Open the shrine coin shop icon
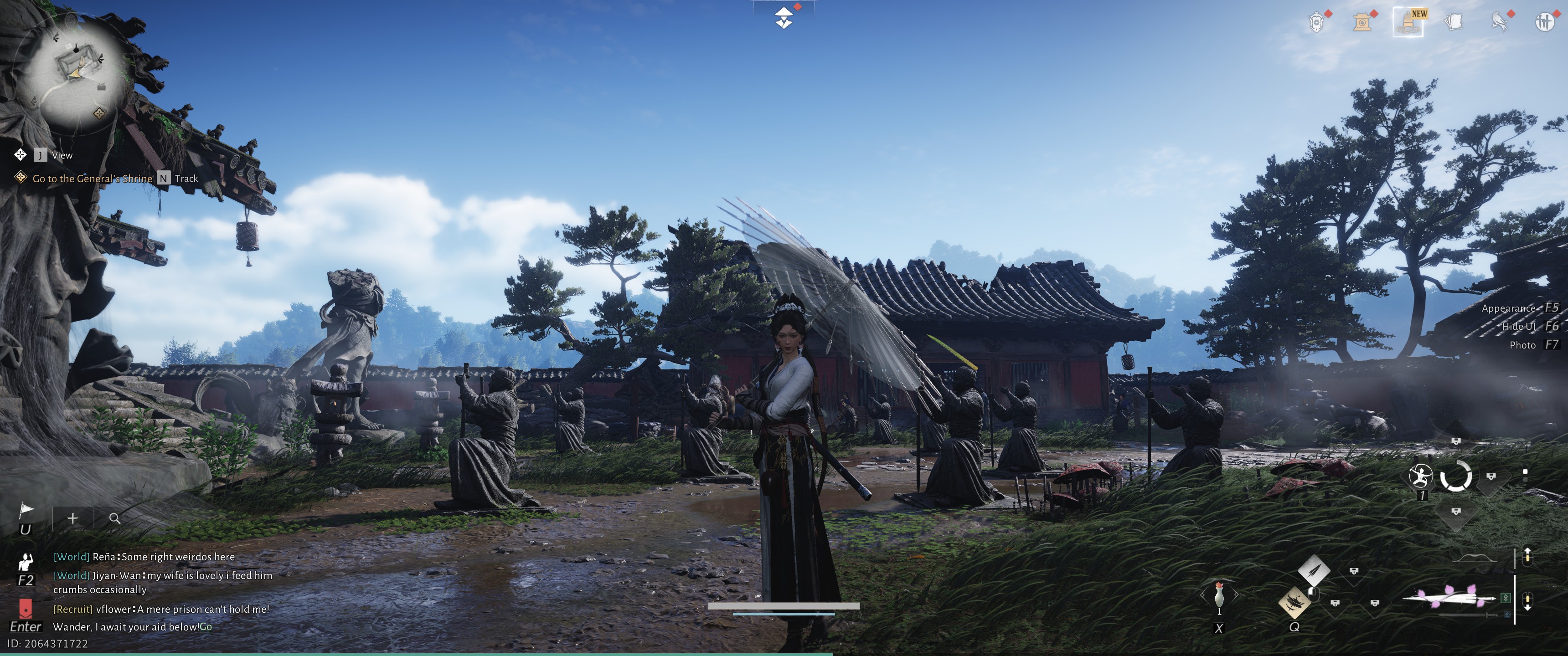This screenshot has width=1568, height=656. (x=1362, y=22)
